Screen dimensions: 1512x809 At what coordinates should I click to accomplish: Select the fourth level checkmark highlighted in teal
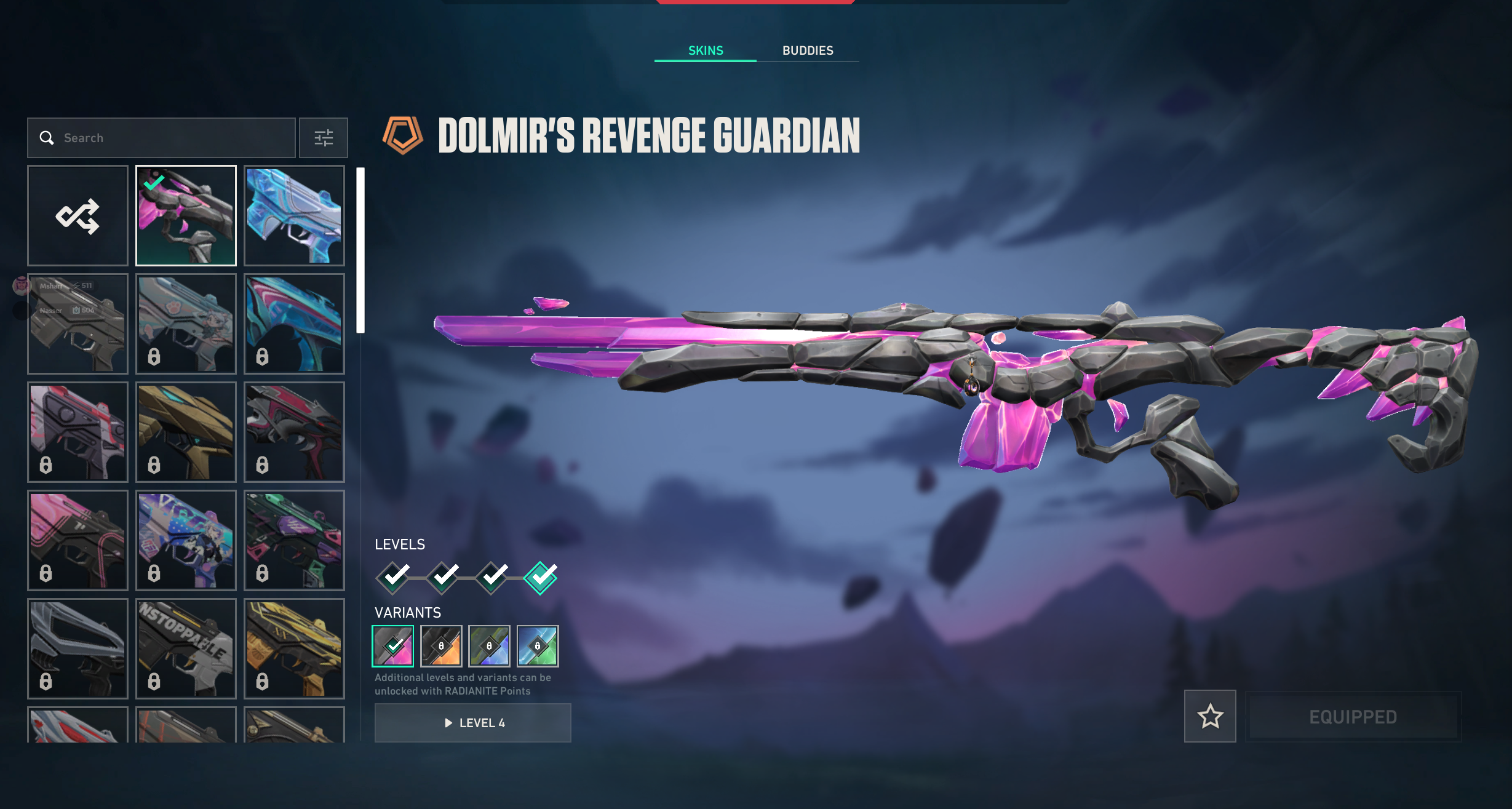[540, 578]
